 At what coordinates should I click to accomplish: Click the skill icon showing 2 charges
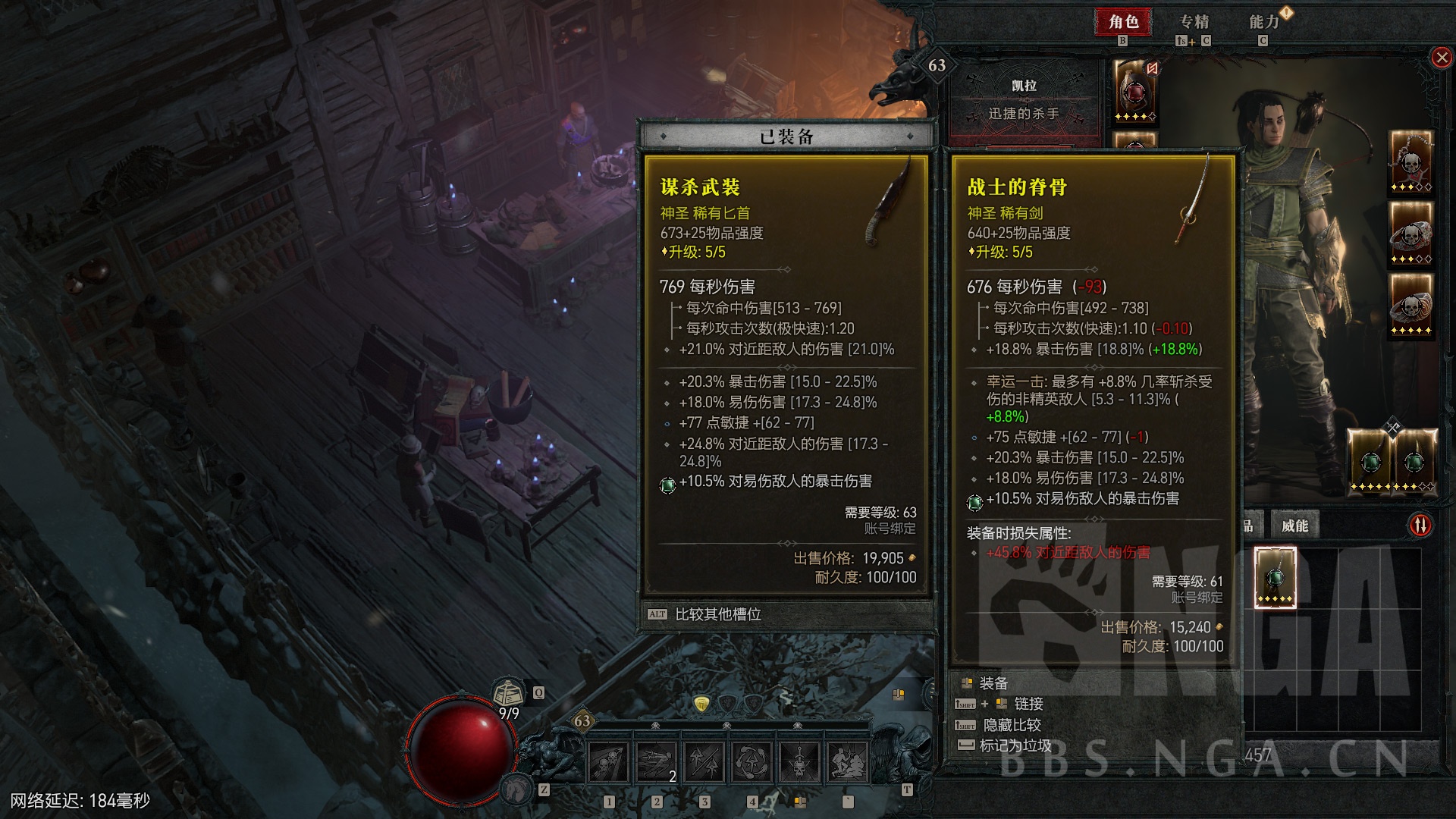(657, 762)
